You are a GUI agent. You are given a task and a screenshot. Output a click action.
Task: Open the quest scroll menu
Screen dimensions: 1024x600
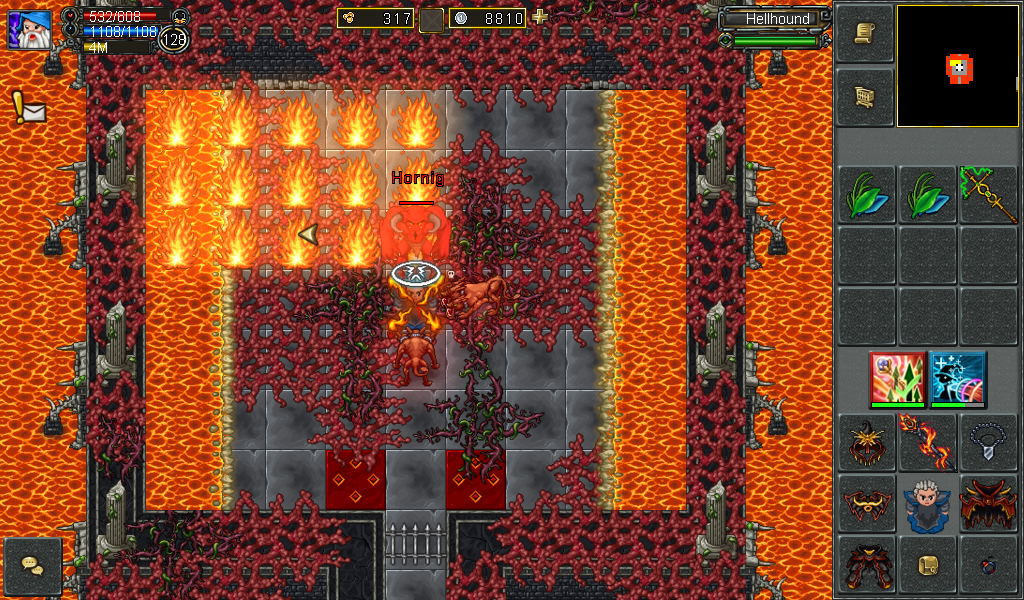[x=864, y=33]
